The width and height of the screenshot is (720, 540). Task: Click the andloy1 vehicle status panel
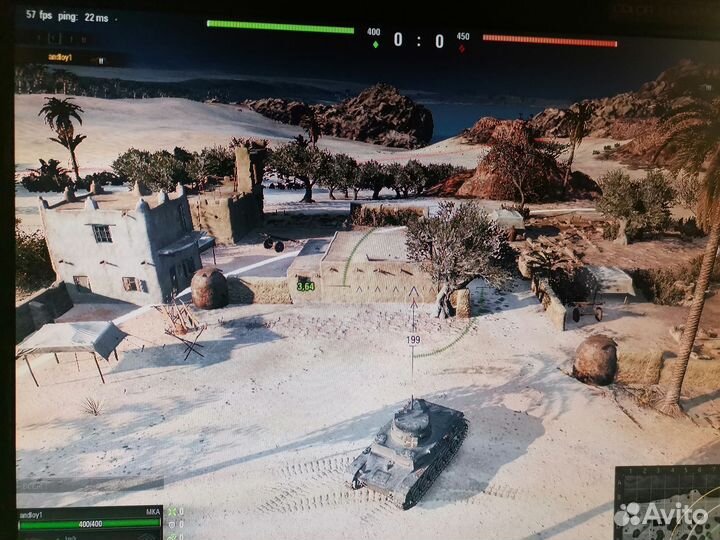pos(89,522)
